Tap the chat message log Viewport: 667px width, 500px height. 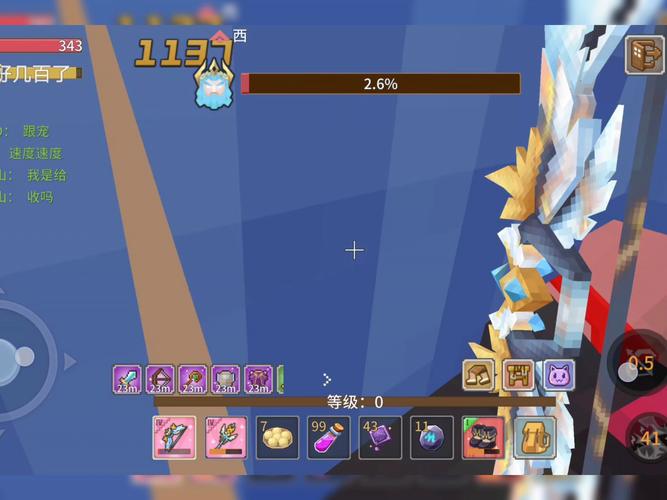click(x=35, y=164)
